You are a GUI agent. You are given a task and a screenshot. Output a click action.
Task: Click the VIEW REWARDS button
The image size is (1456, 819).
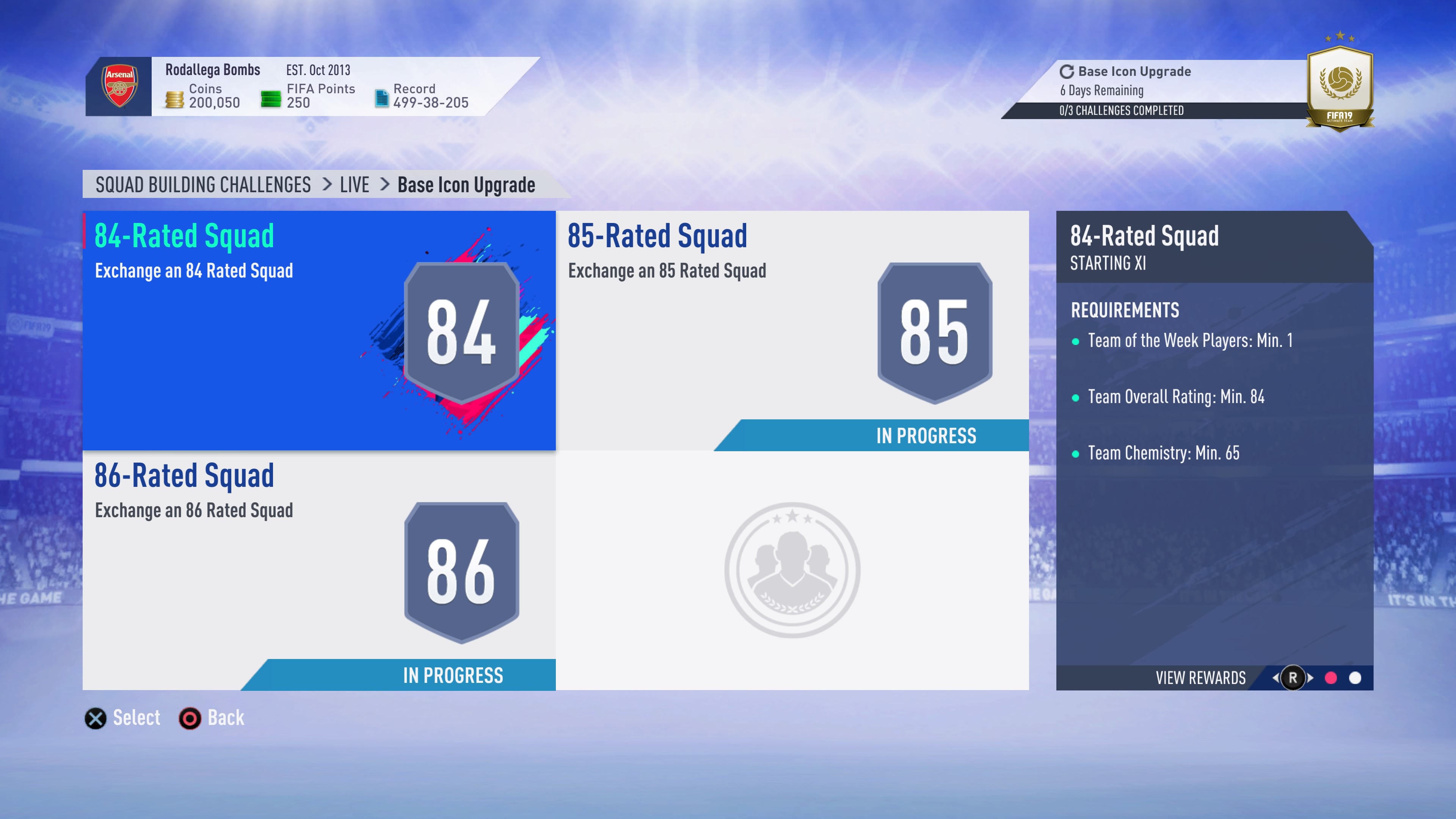[x=1200, y=678]
